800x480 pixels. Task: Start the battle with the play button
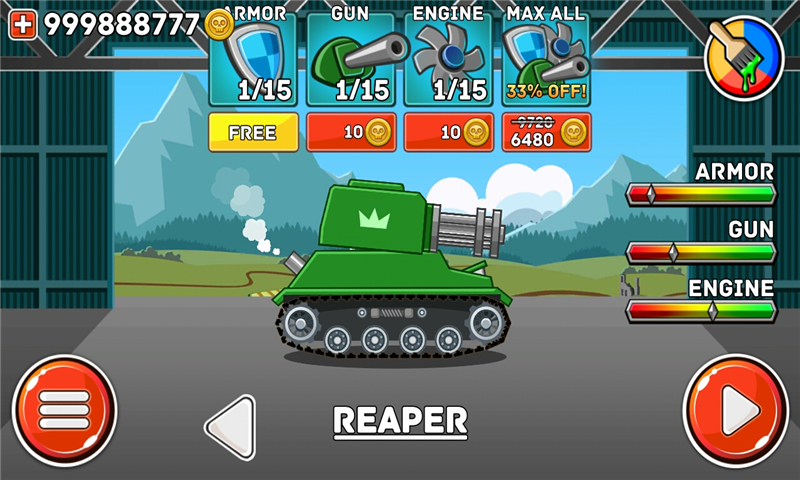735,409
